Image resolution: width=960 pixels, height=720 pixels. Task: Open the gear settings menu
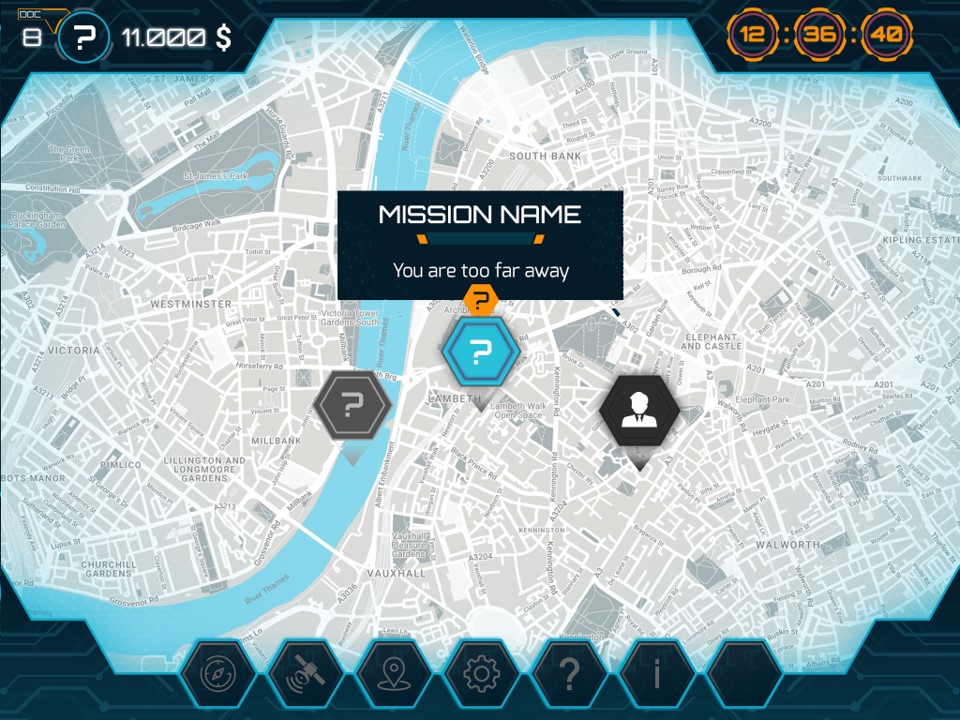pos(480,675)
